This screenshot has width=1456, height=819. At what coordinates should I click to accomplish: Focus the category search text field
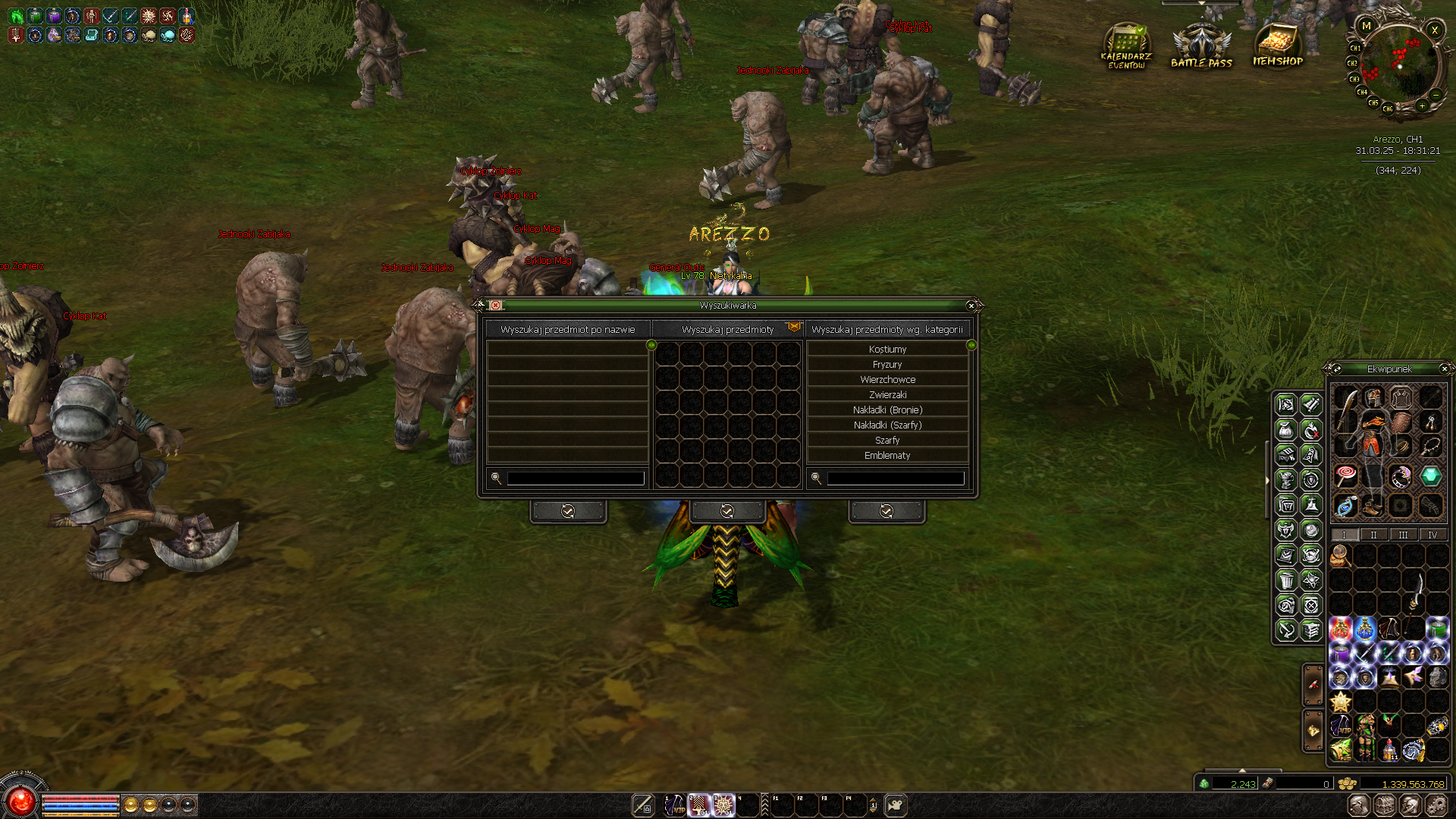pos(895,479)
